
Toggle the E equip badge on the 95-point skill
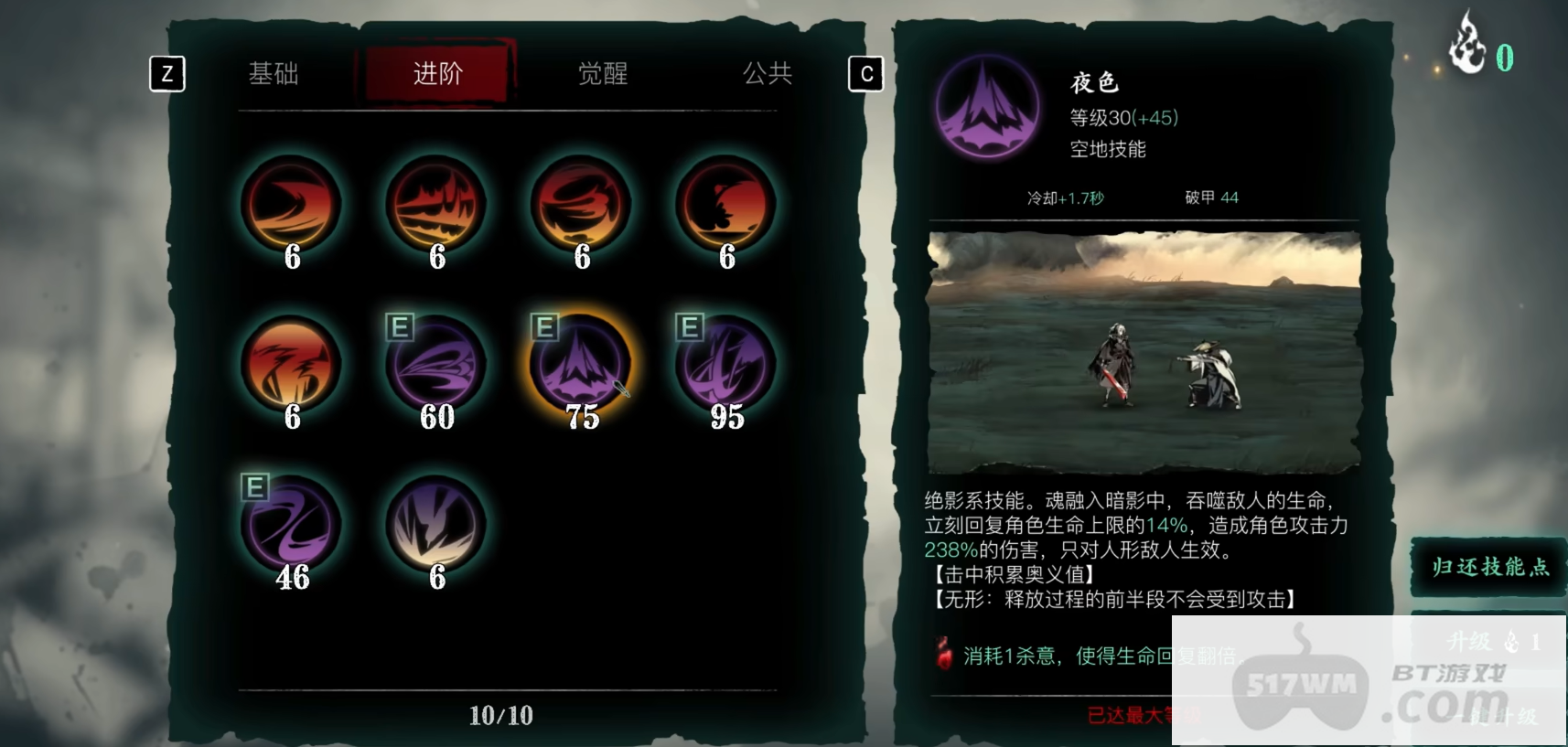[x=688, y=328]
